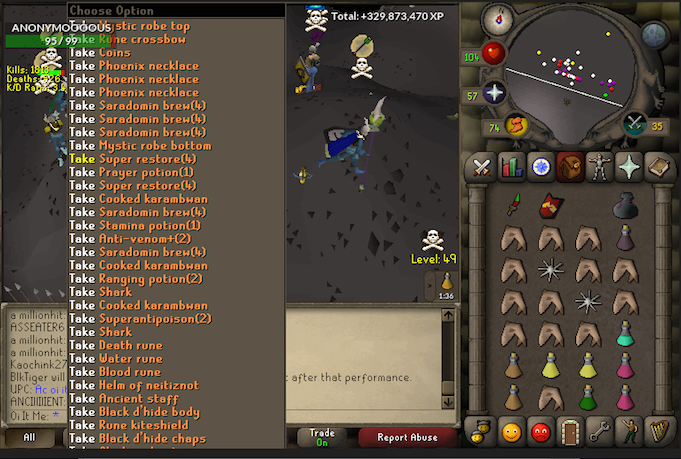Open the Skills tab
Screen dimensions: 681x459
pyautogui.click(x=512, y=166)
